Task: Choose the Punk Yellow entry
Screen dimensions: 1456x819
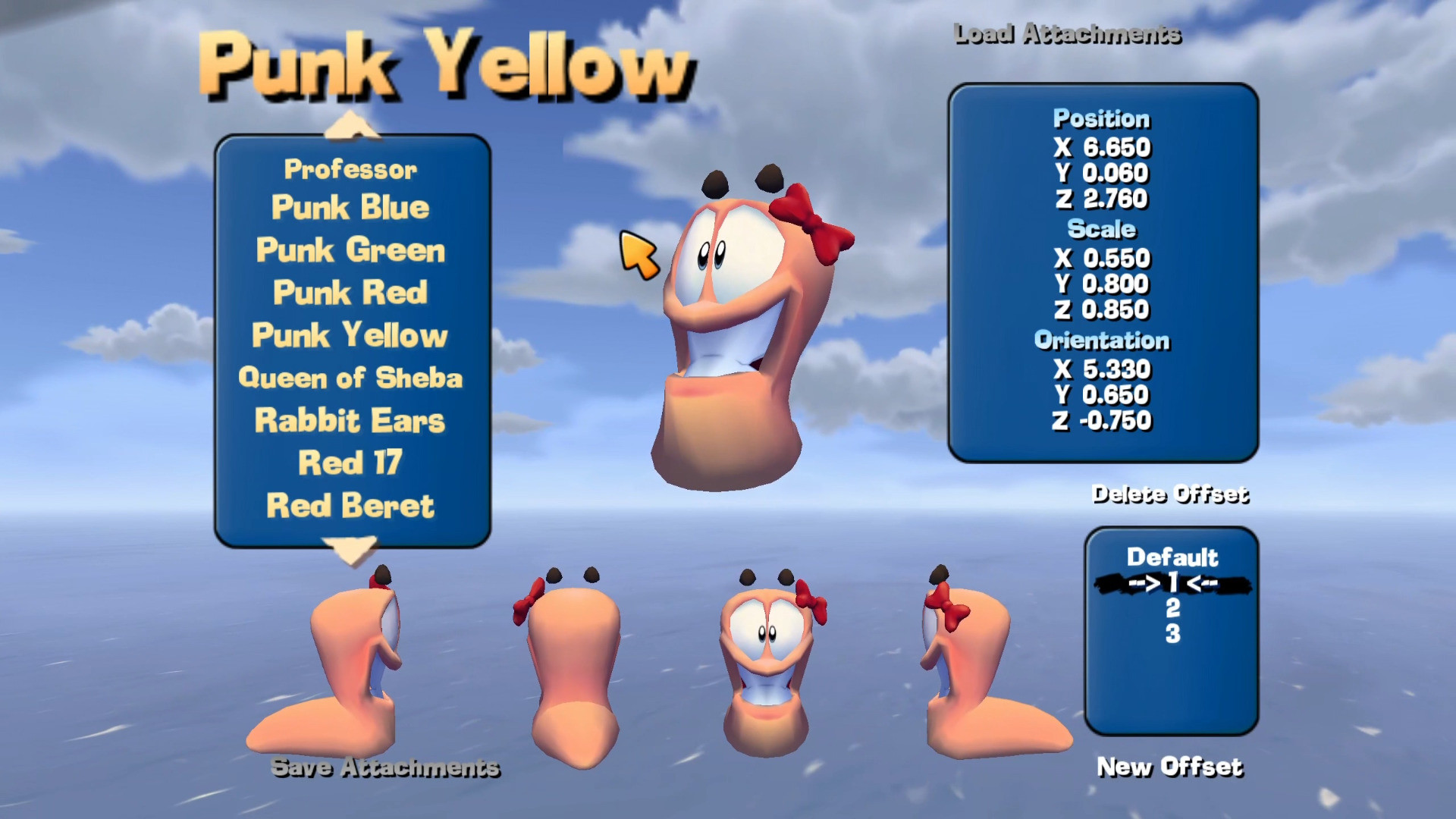Action: pos(350,335)
